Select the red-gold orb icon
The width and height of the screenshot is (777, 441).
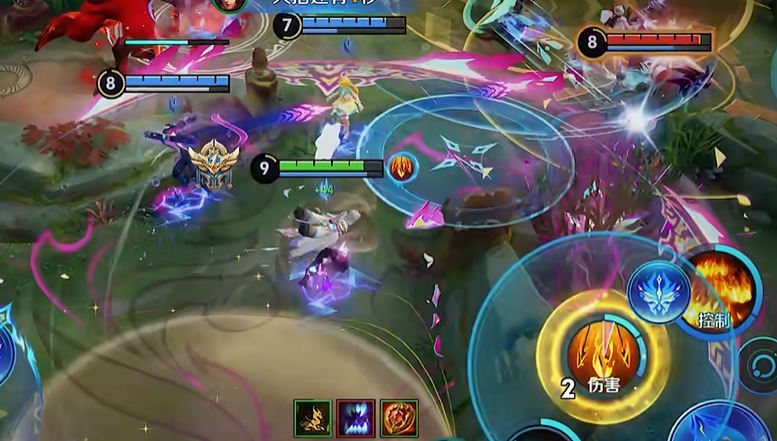tap(399, 418)
